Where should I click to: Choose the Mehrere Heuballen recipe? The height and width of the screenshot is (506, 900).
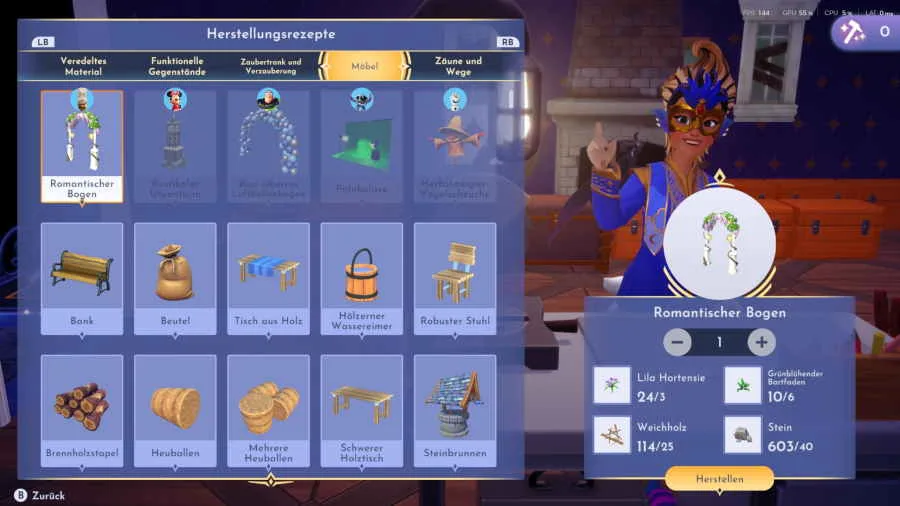268,410
